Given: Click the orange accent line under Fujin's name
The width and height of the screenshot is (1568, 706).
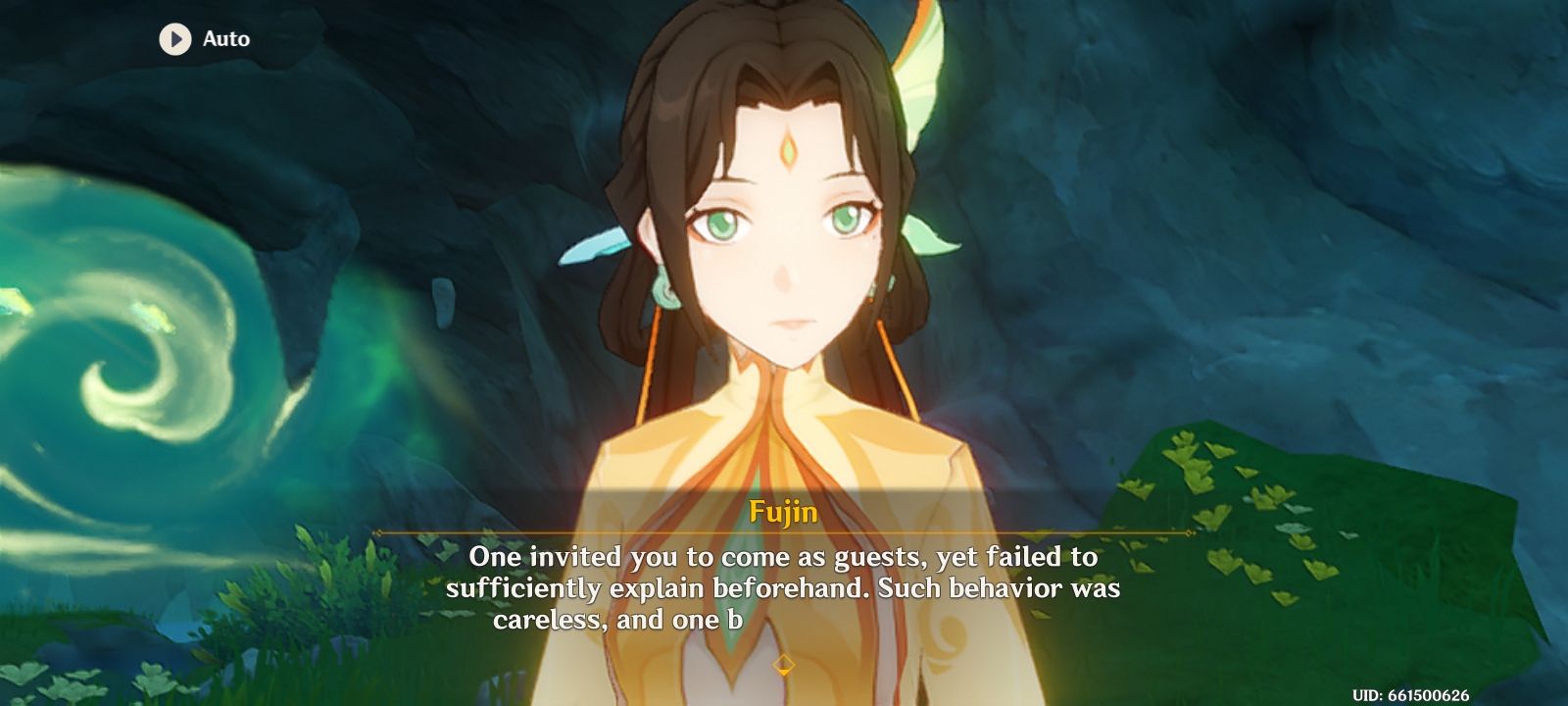Looking at the screenshot, I should (784, 532).
